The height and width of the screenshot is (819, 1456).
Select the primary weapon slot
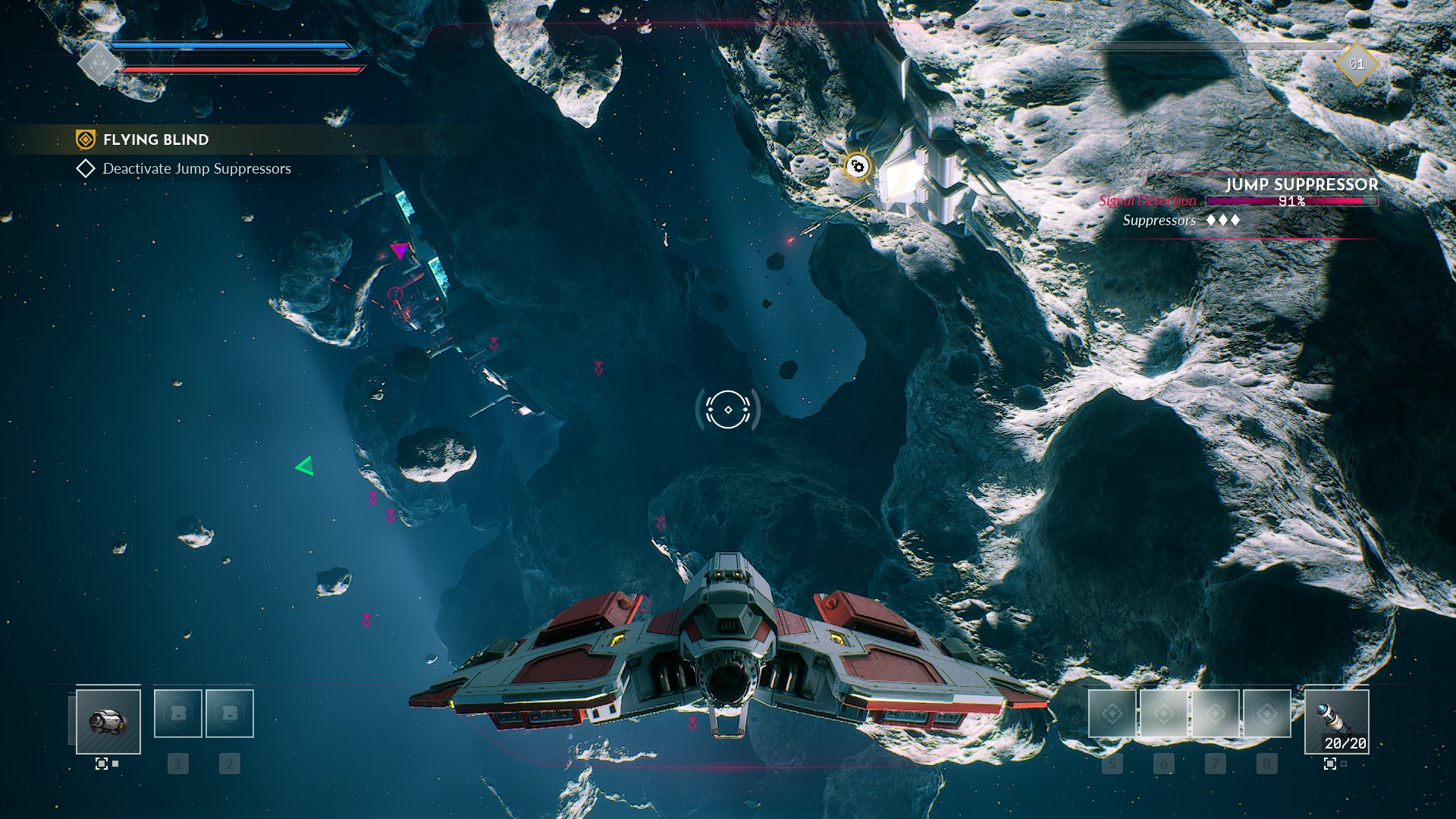tap(108, 721)
